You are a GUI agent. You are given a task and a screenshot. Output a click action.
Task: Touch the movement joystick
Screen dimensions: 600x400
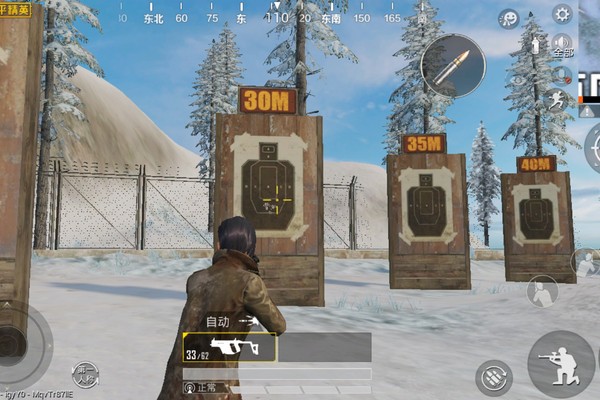coord(20,340)
